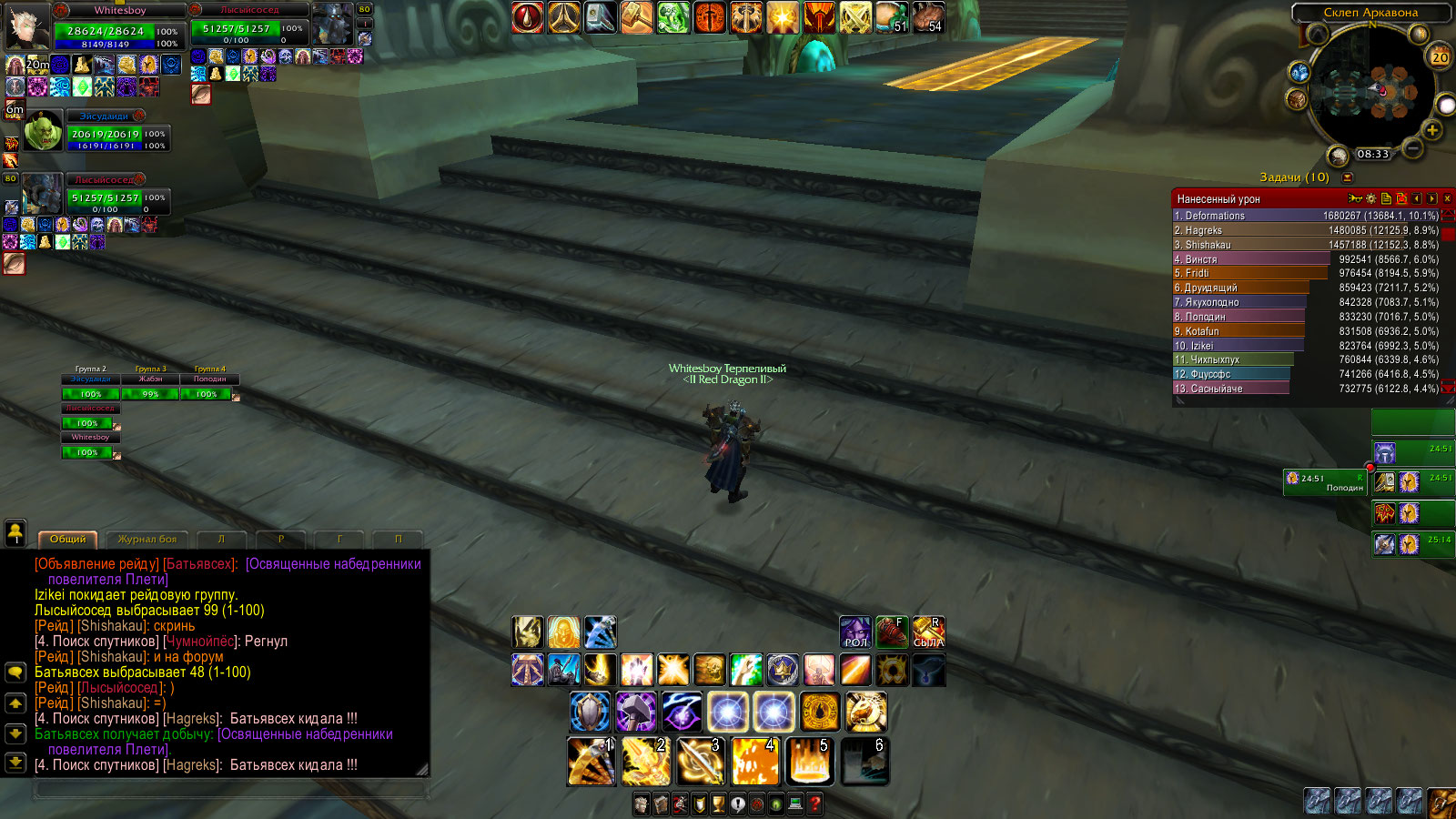Select the Общий chat tab

pos(68,540)
